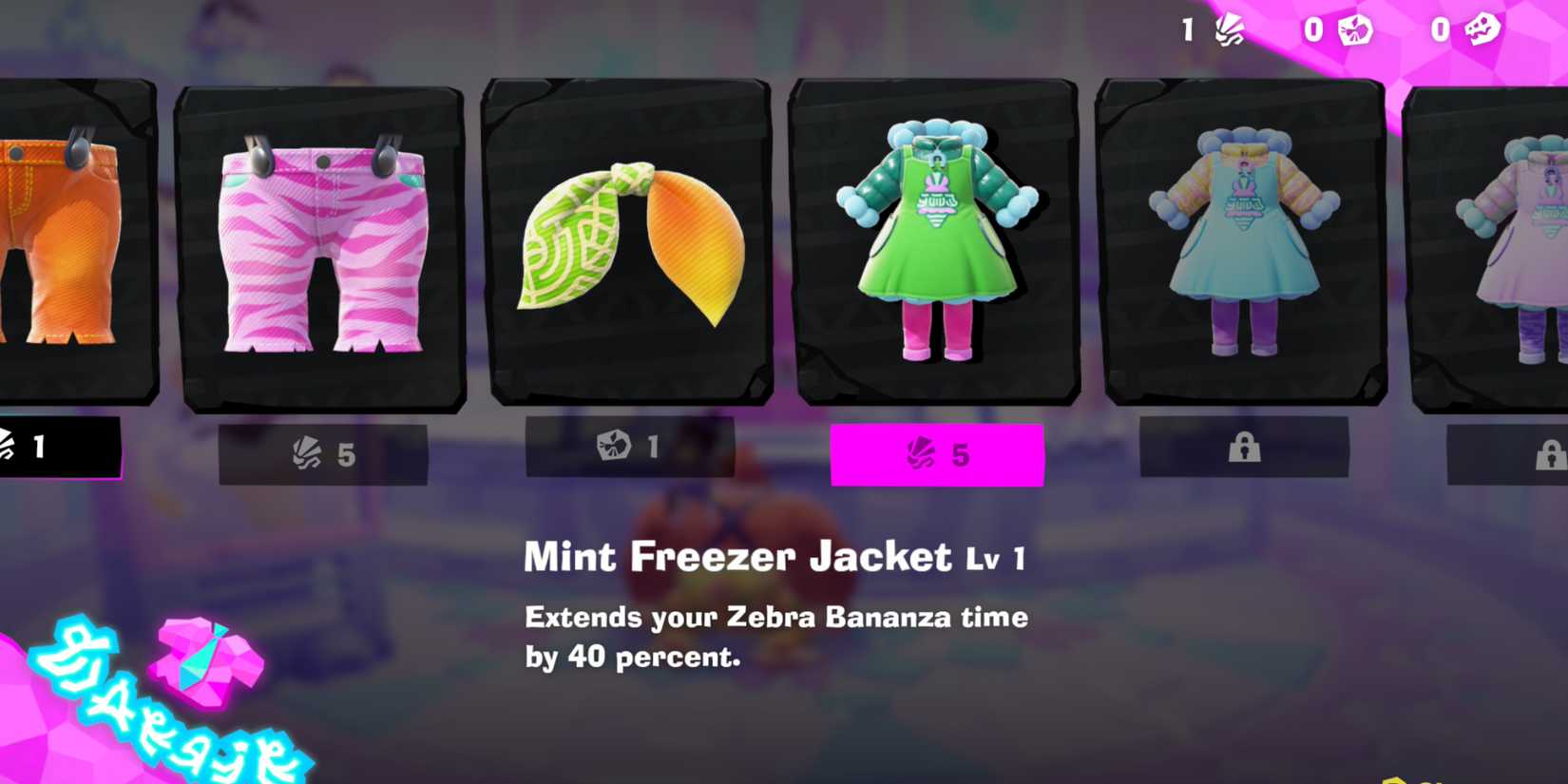Click the Lv 1 label beside the jacket name

(x=993, y=560)
